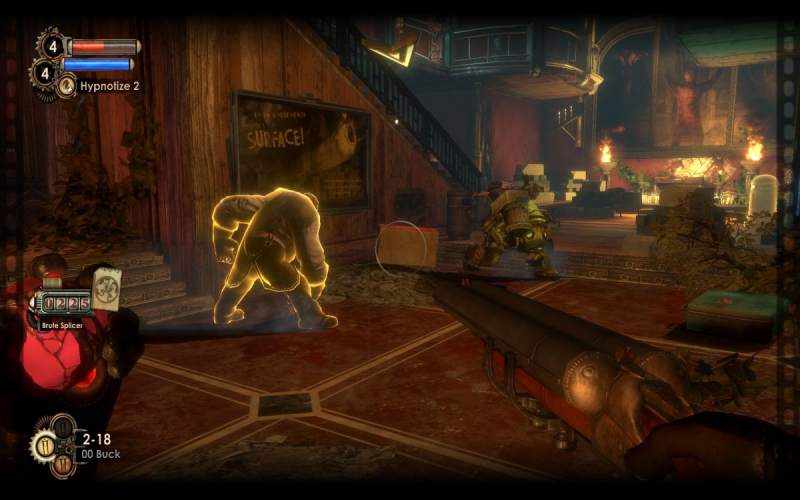Image resolution: width=800 pixels, height=500 pixels.
Task: Click the Brute Splicer research card icon
Action: [106, 287]
